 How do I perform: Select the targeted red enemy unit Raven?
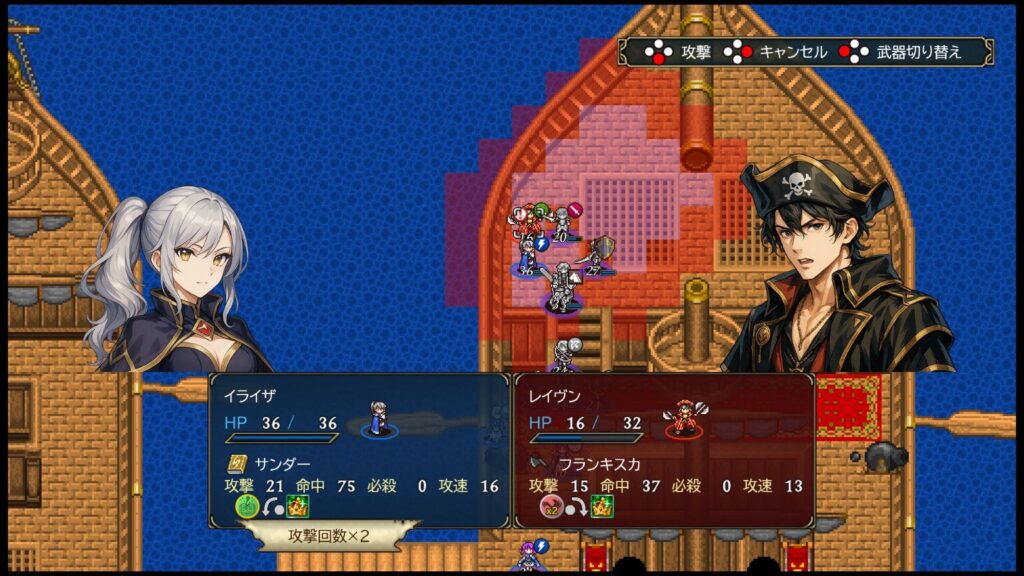[x=527, y=222]
